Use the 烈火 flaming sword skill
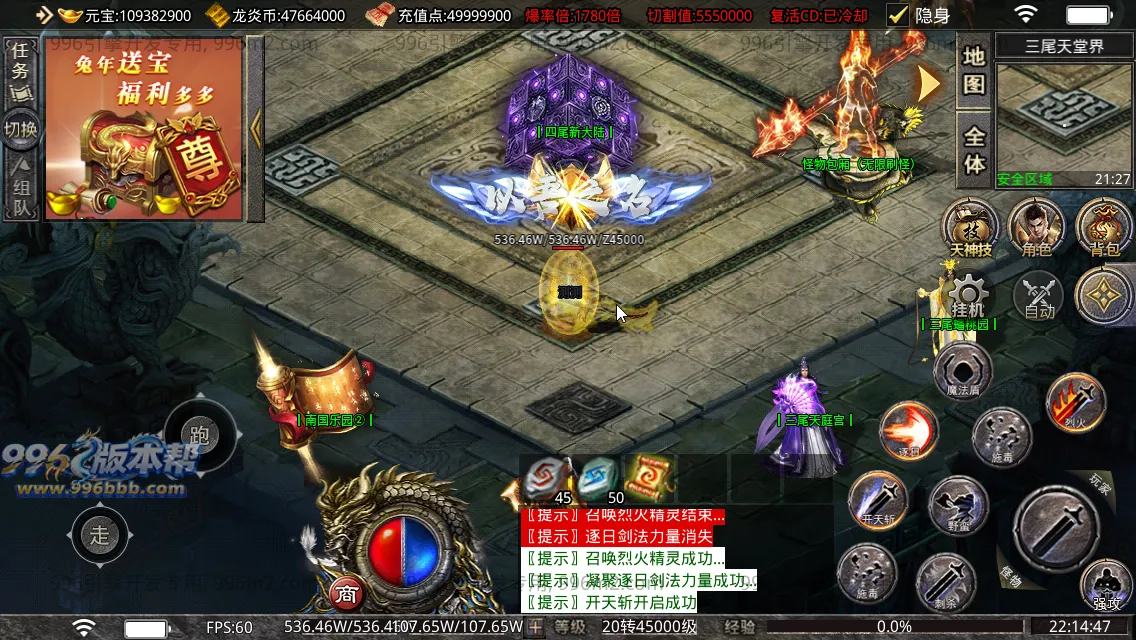This screenshot has height=640, width=1136. click(x=1075, y=402)
